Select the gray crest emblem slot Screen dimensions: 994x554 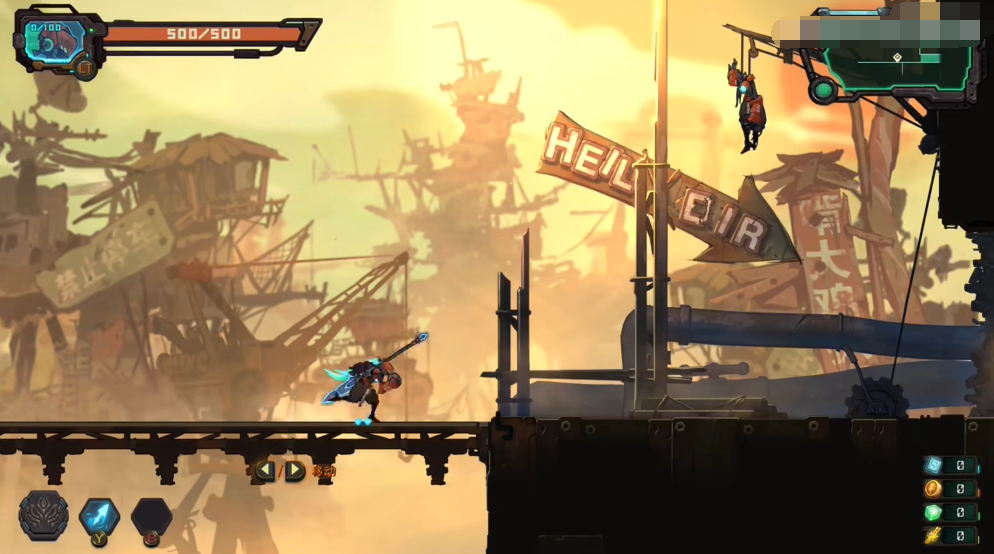tap(44, 515)
